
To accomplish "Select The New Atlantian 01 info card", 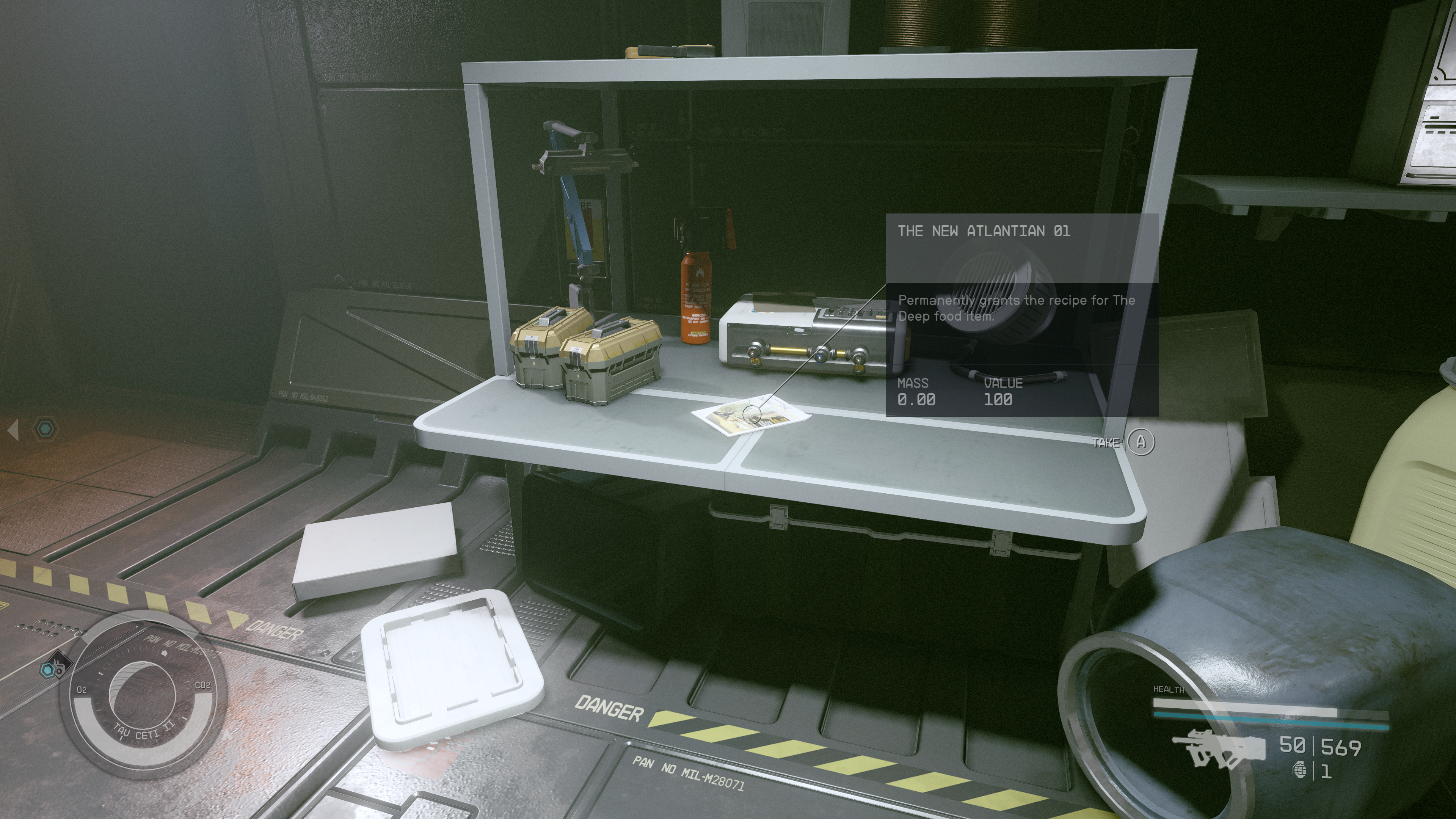I will 1022,314.
